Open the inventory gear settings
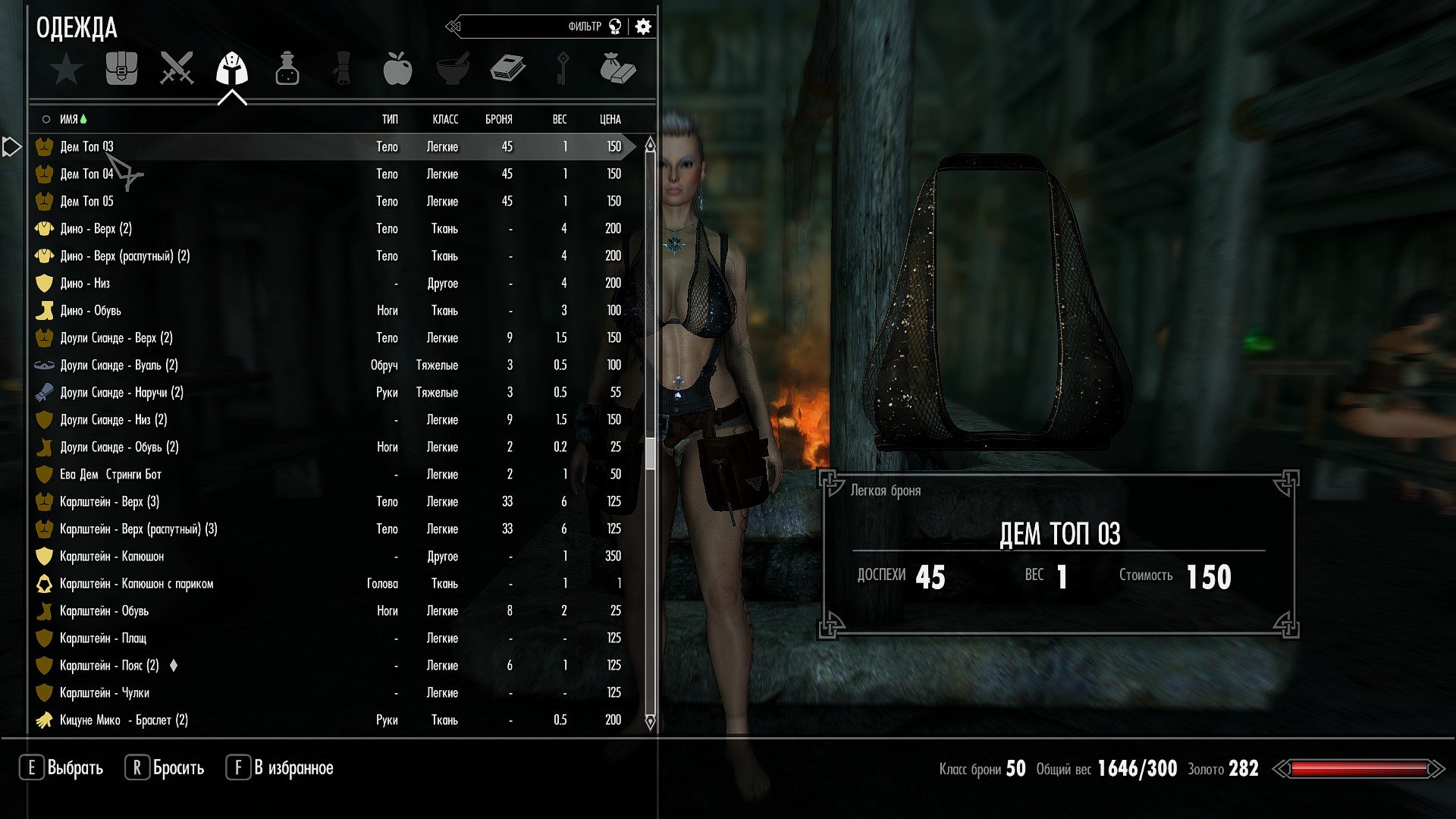Image resolution: width=1456 pixels, height=819 pixels. coord(643,27)
